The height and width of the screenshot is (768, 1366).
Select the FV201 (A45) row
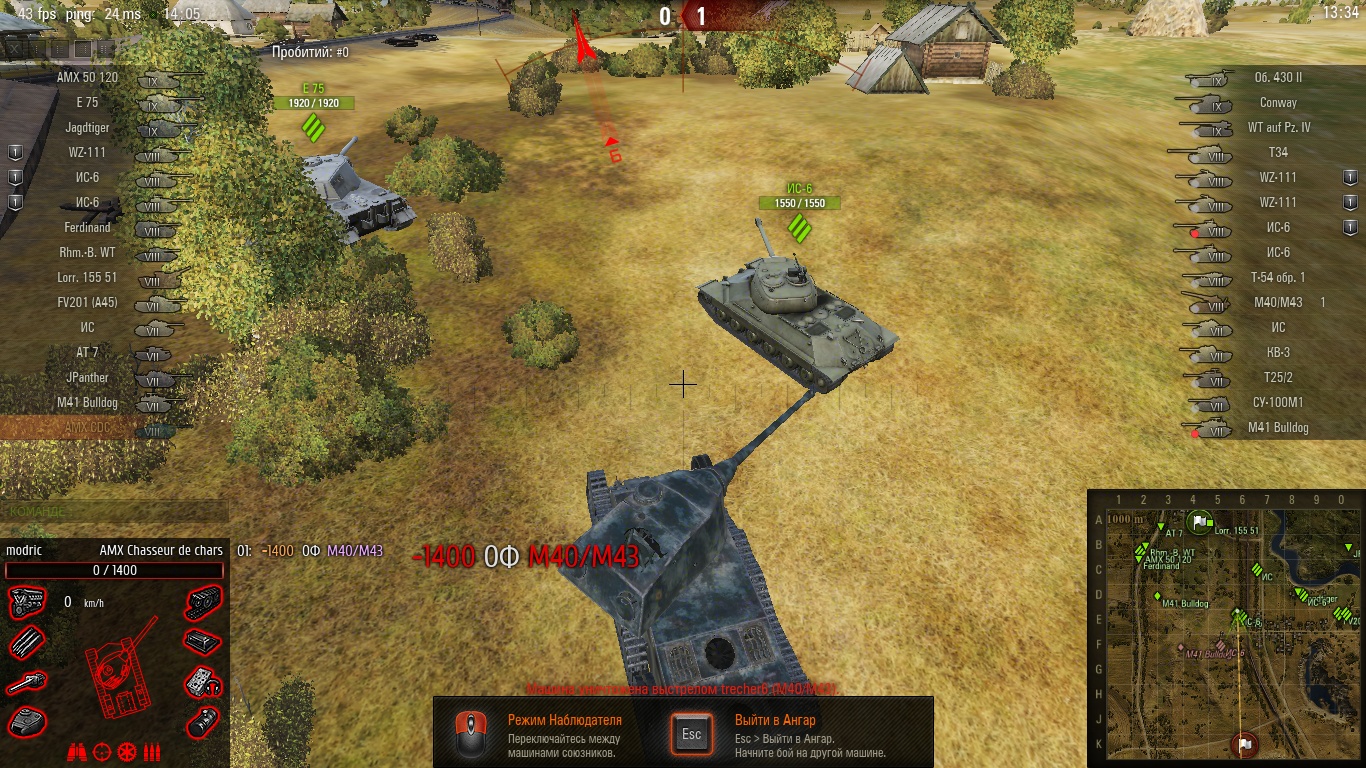tap(88, 303)
